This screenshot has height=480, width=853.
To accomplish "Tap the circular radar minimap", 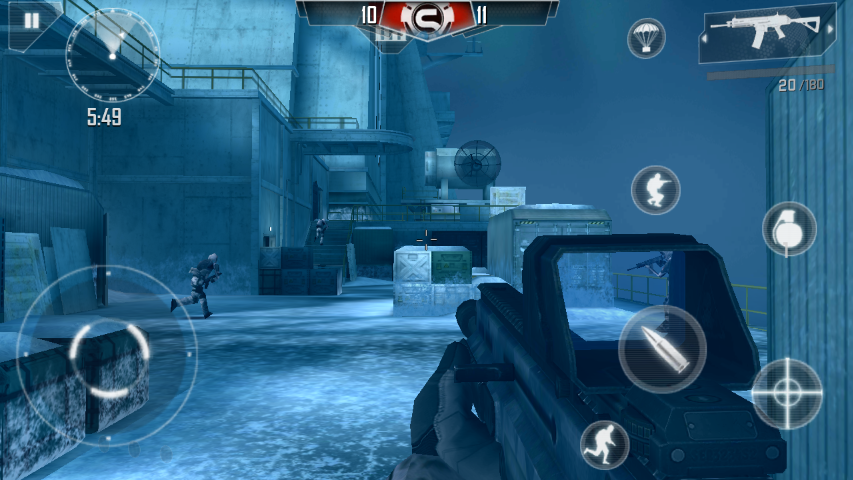I will click(x=112, y=55).
